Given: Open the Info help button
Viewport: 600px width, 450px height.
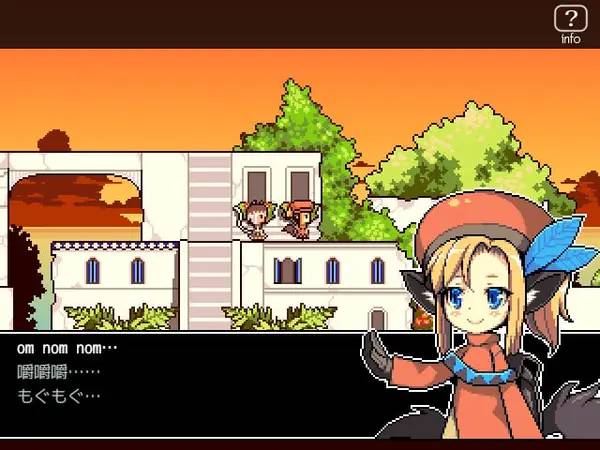Looking at the screenshot, I should [570, 22].
